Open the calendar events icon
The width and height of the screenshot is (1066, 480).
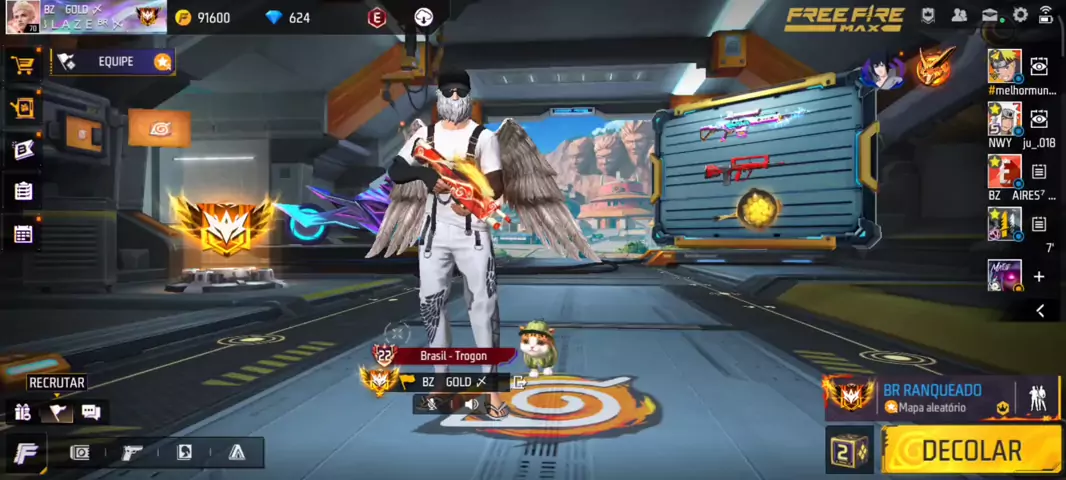[23, 234]
